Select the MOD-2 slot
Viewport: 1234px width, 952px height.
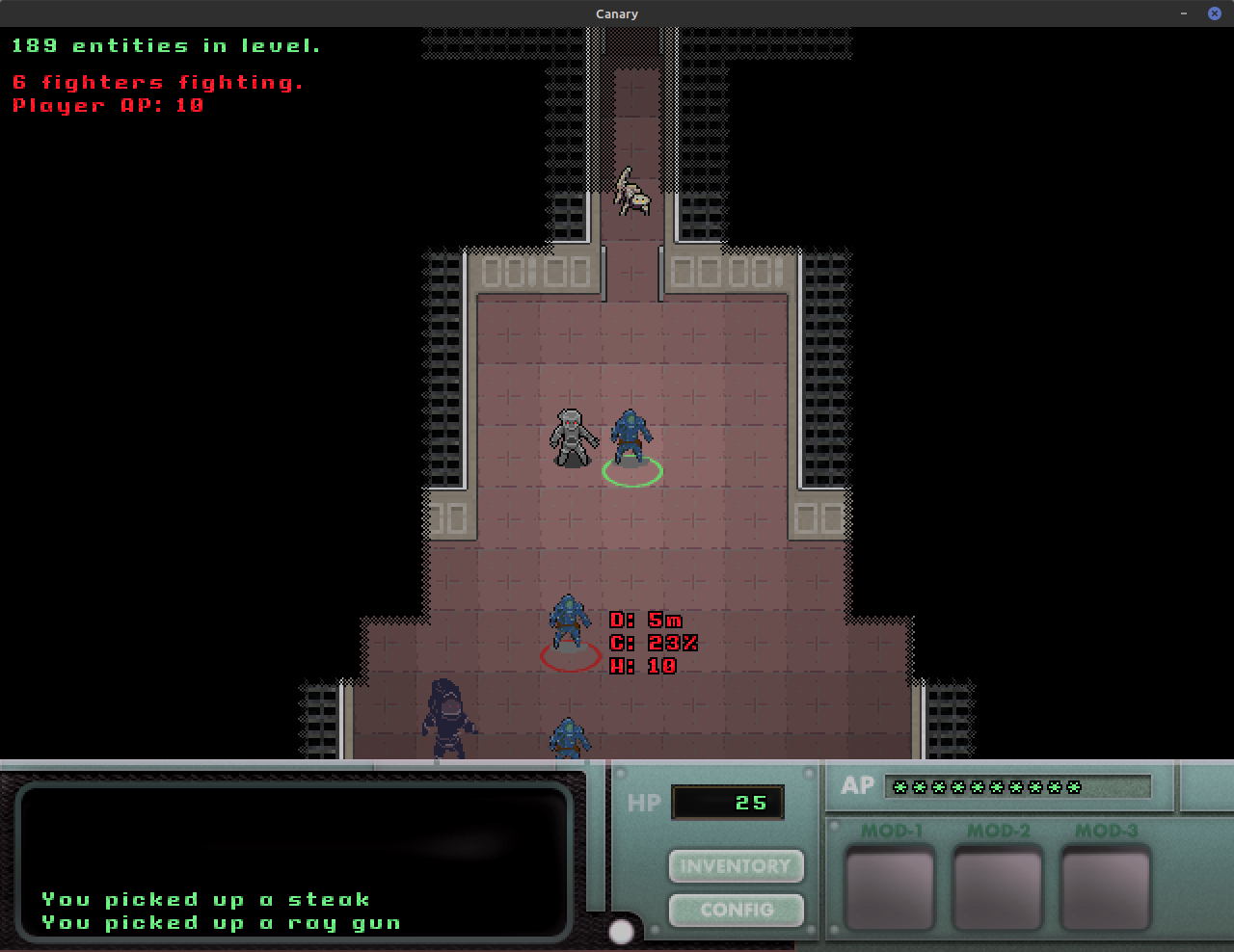coord(998,877)
